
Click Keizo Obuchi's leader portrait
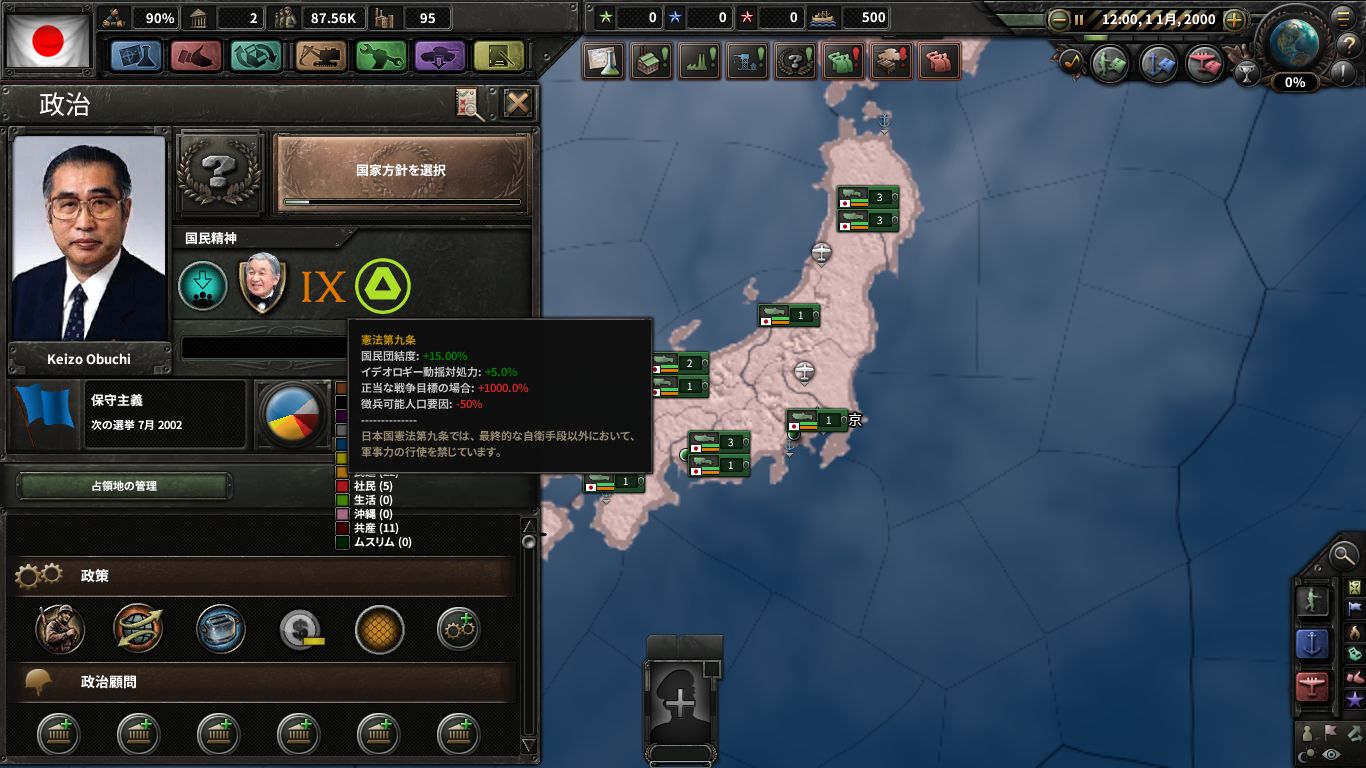[x=88, y=240]
